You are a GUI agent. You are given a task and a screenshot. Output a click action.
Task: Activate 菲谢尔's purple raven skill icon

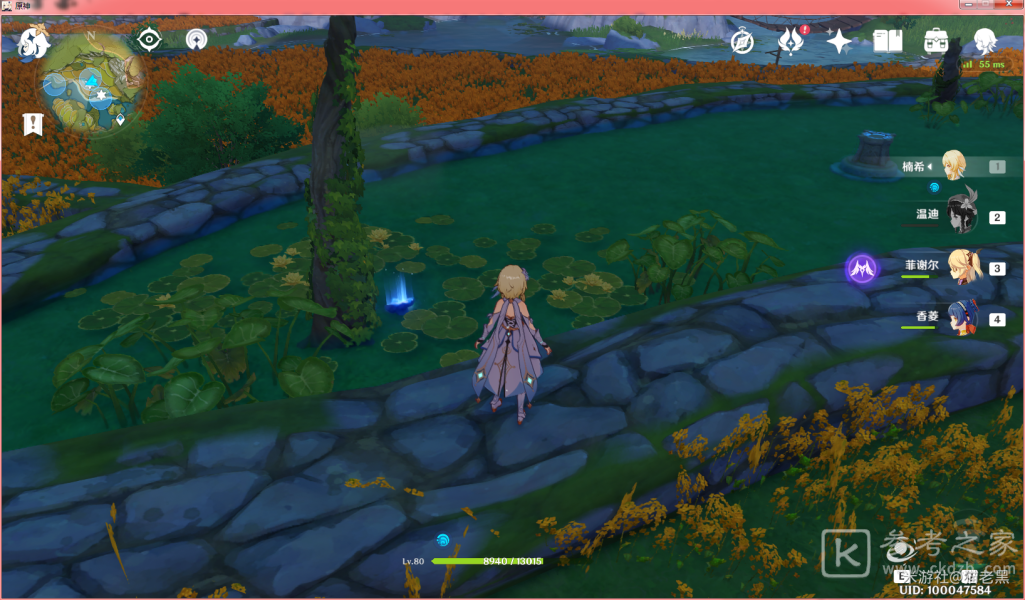[861, 268]
